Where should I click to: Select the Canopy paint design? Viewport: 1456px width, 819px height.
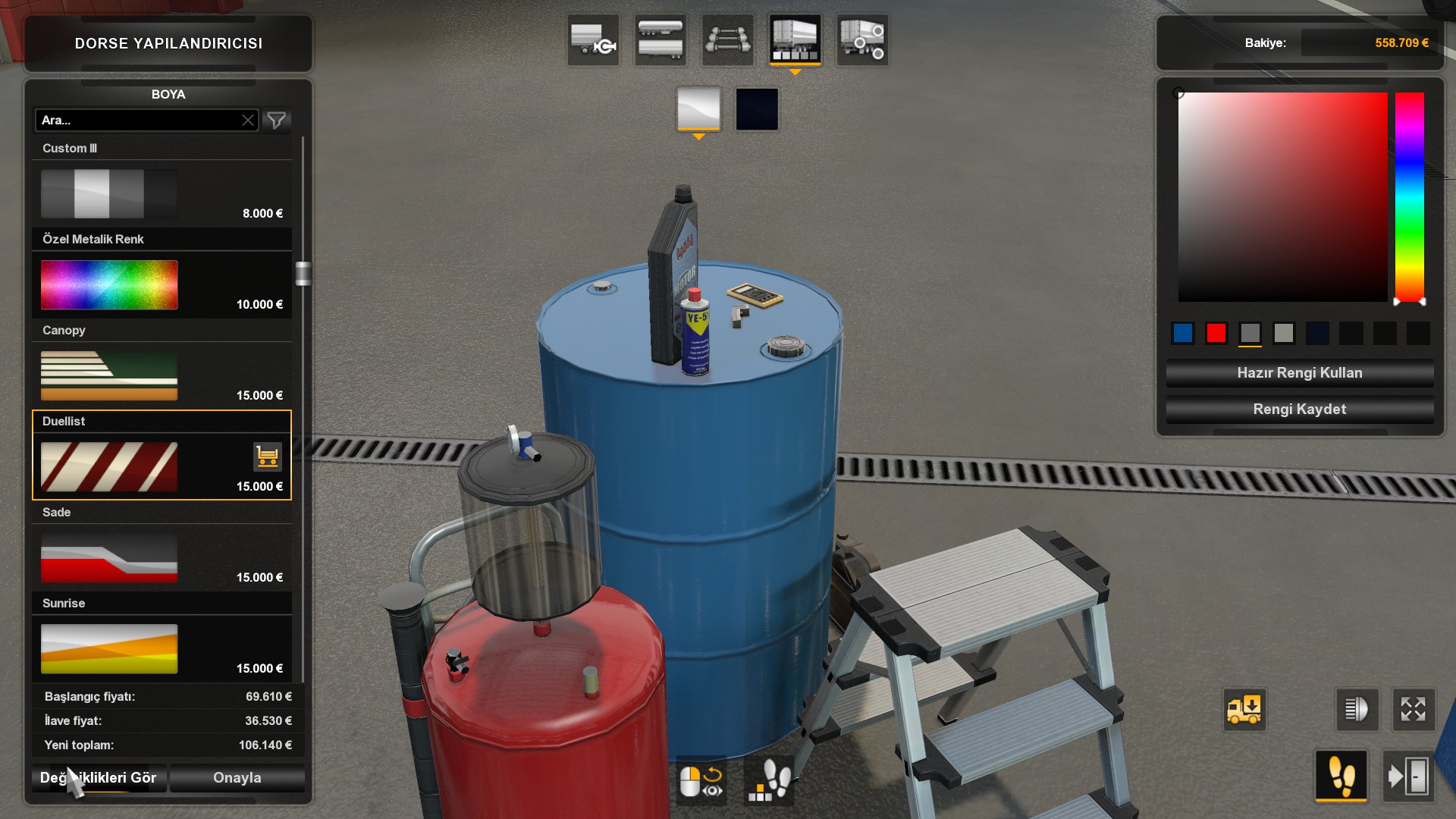pyautogui.click(x=109, y=375)
